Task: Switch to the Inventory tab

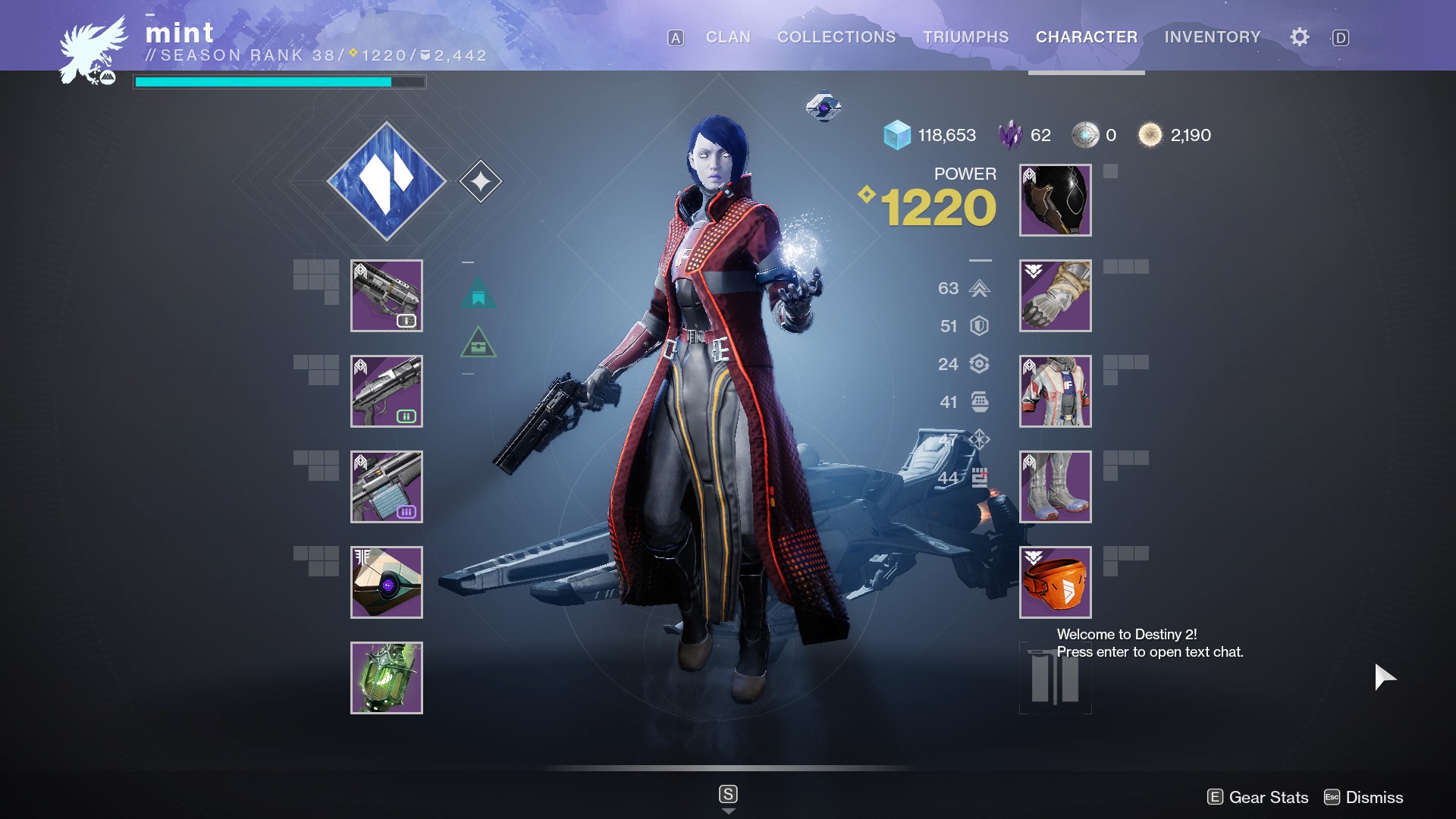Action: click(x=1212, y=37)
